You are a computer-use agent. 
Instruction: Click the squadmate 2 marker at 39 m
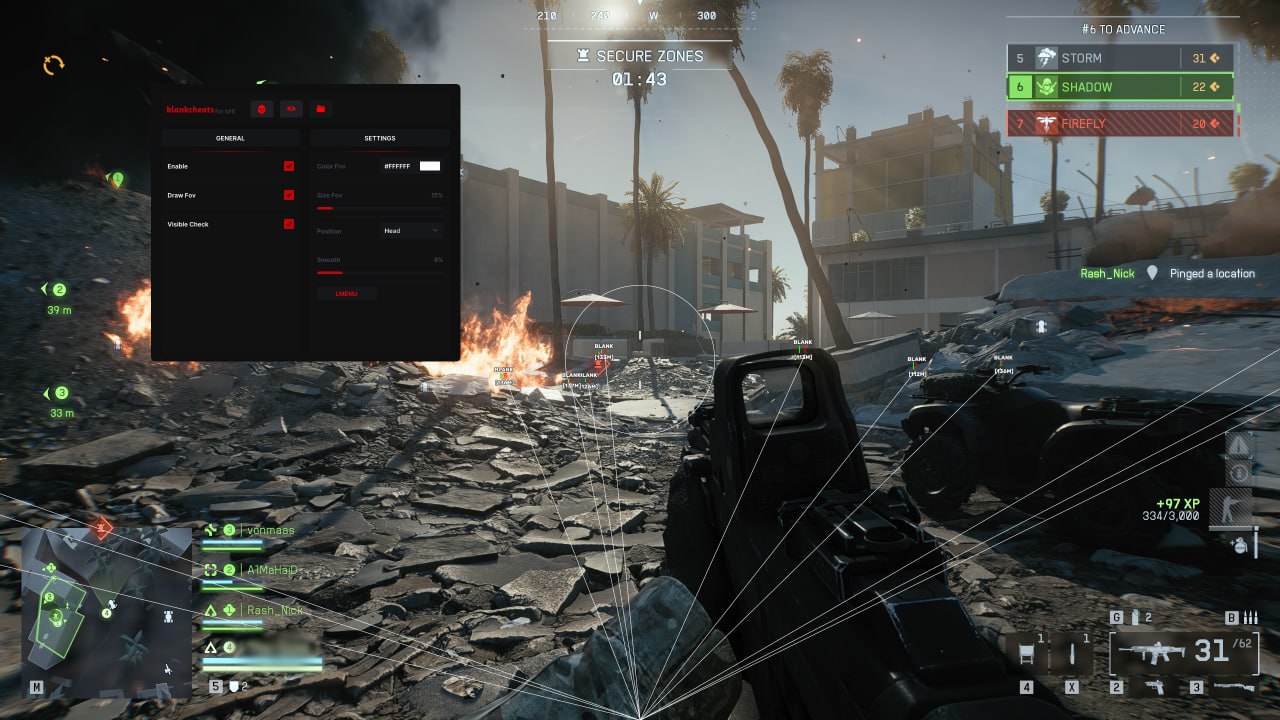point(58,290)
